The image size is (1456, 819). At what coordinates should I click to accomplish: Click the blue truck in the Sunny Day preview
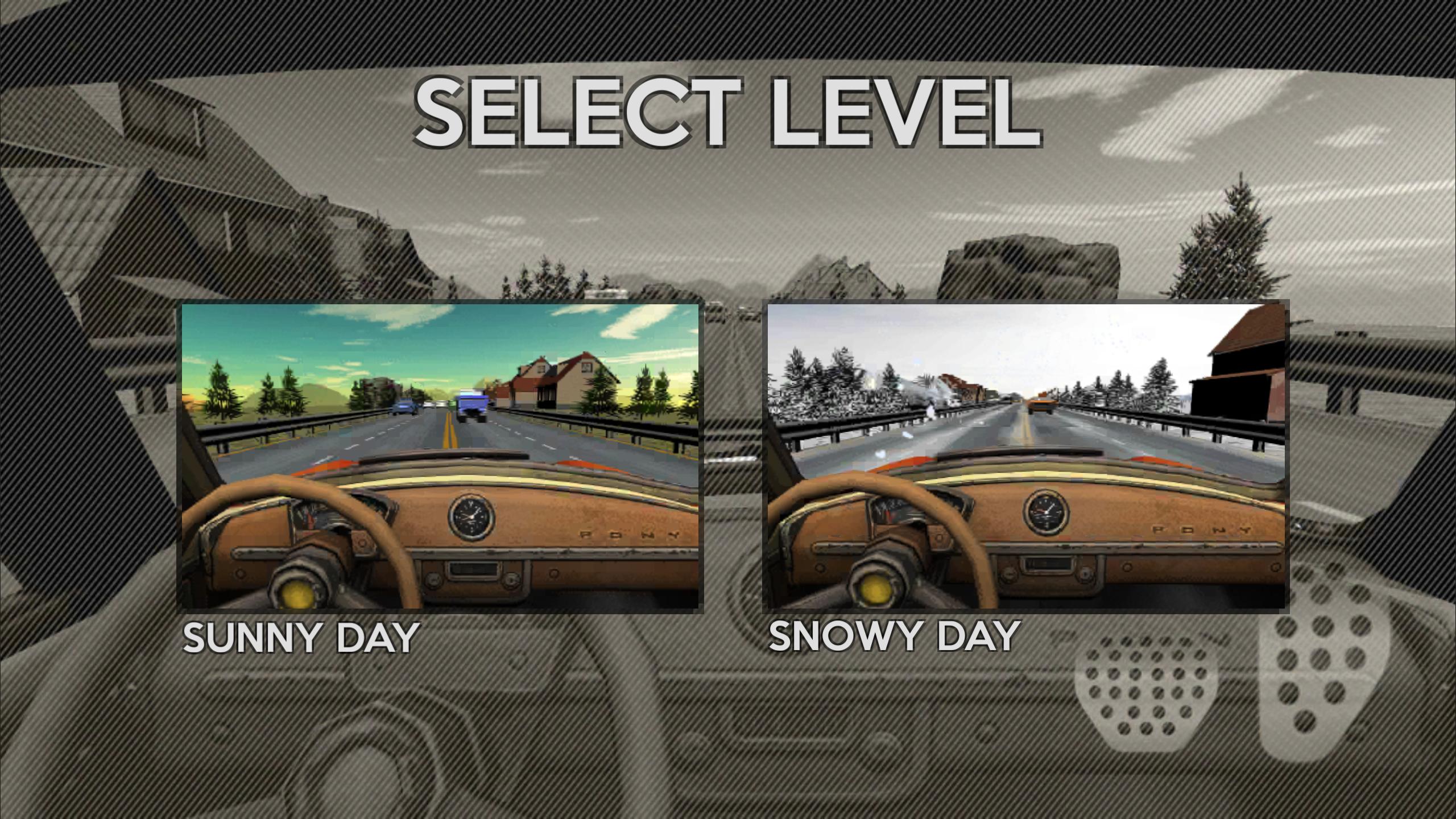(x=472, y=404)
